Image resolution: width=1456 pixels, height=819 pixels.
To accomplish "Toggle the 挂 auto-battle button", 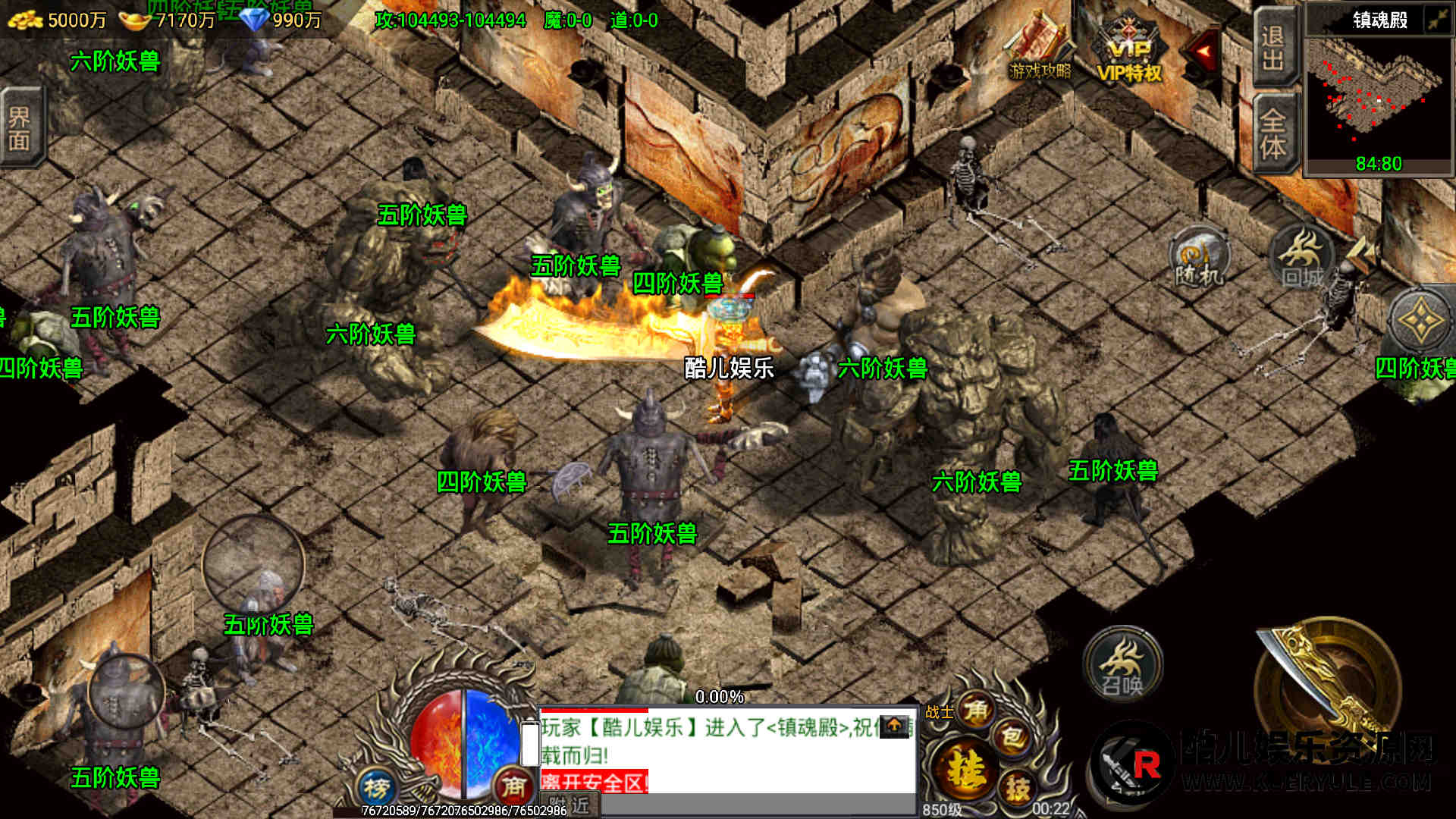I will pyautogui.click(x=963, y=769).
